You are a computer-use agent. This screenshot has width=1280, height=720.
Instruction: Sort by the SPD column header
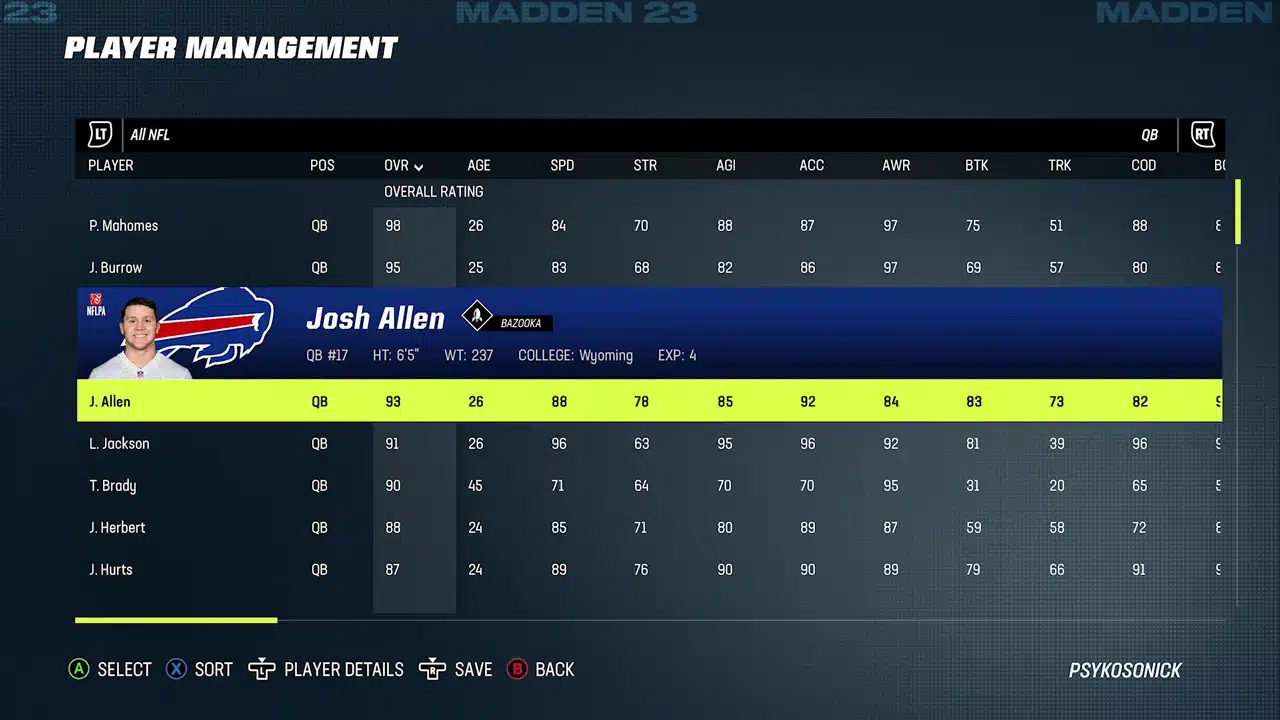click(x=562, y=165)
